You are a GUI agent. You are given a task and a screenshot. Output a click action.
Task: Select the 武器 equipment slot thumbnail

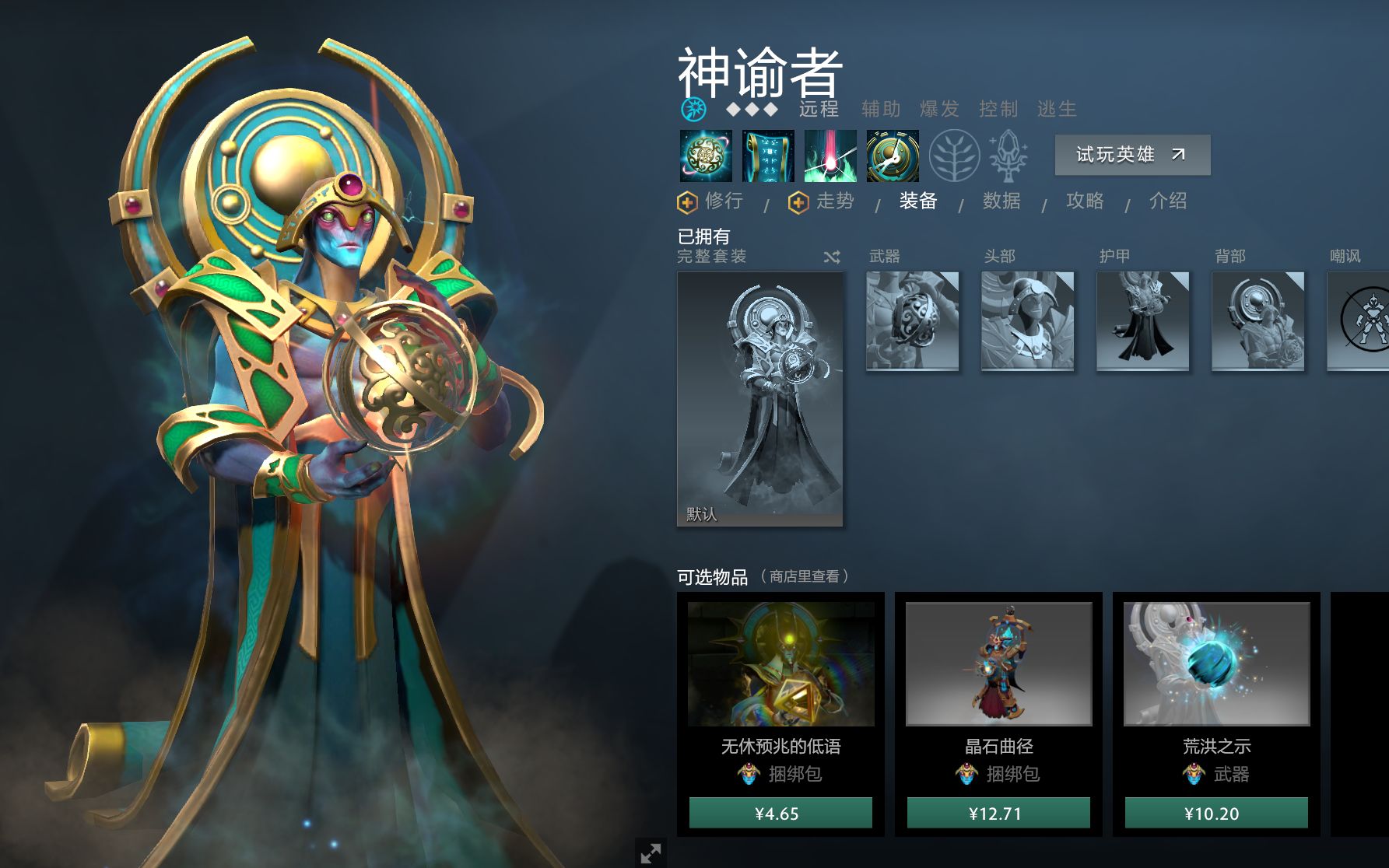point(912,320)
